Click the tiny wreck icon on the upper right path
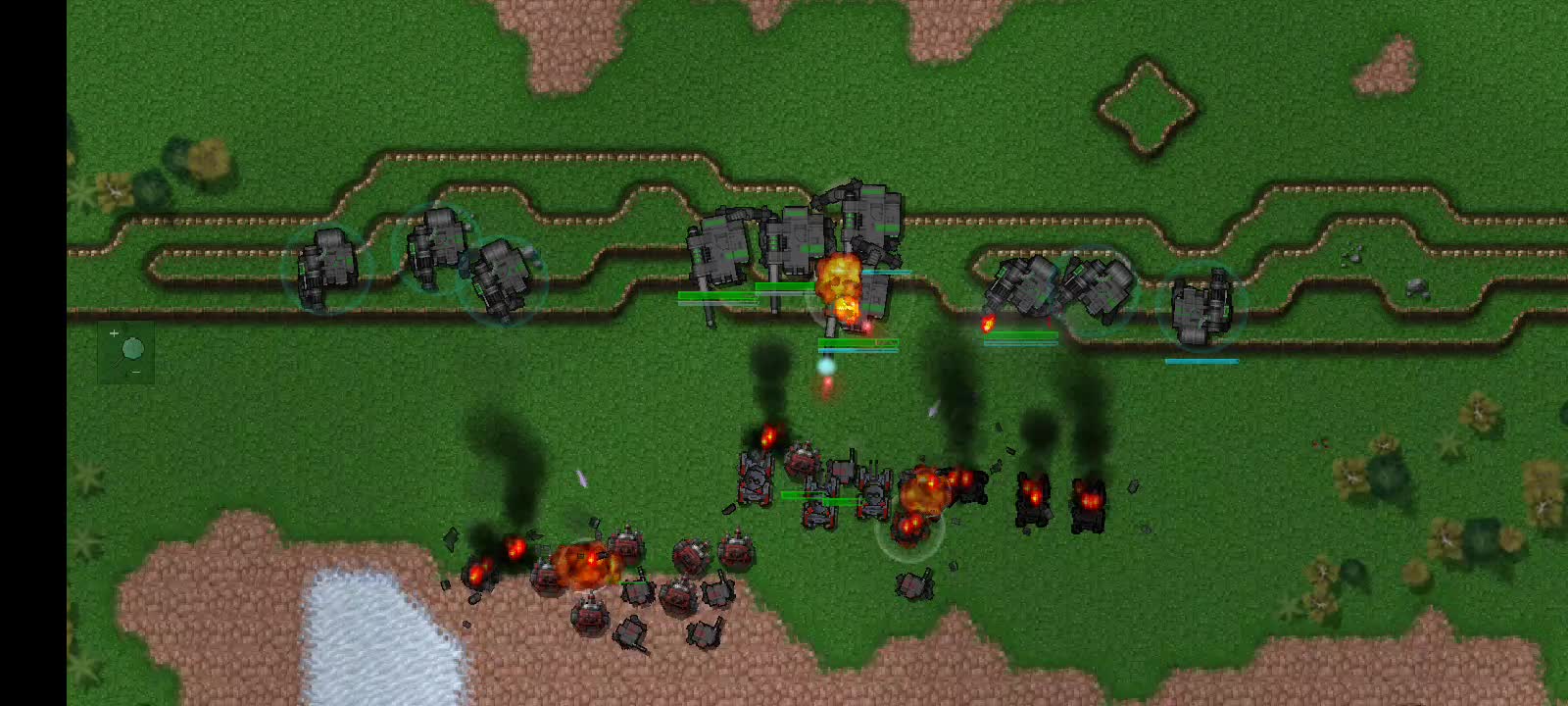 point(1355,258)
